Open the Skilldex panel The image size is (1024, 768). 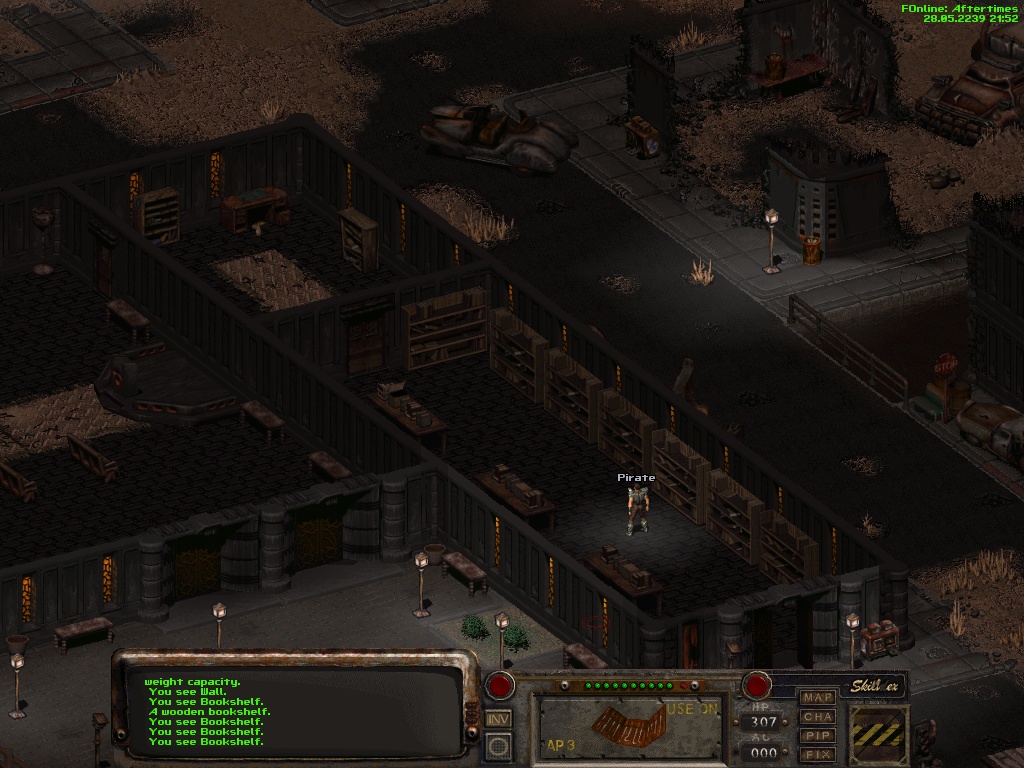click(x=877, y=686)
